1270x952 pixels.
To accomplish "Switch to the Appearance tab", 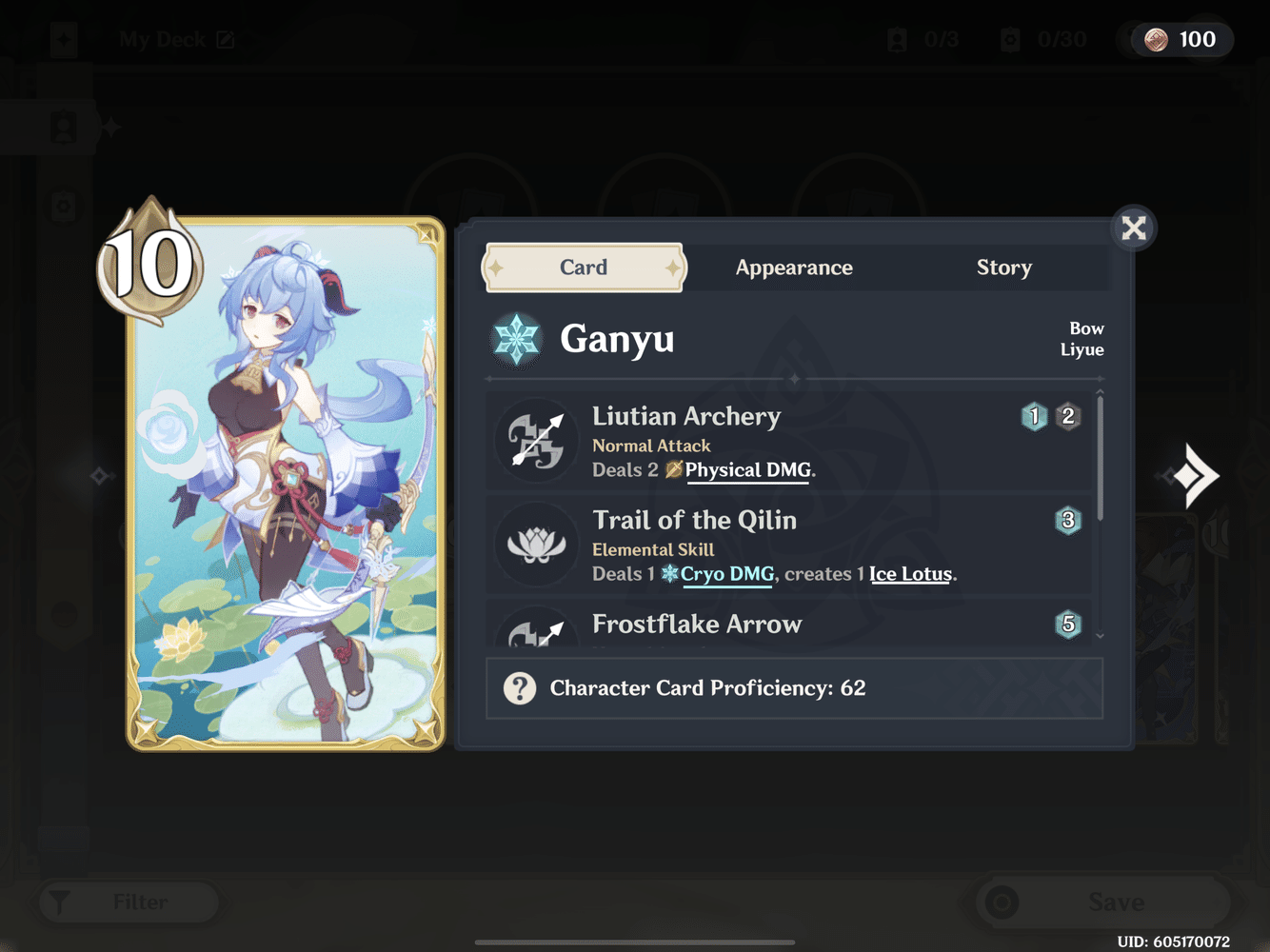I will [794, 268].
